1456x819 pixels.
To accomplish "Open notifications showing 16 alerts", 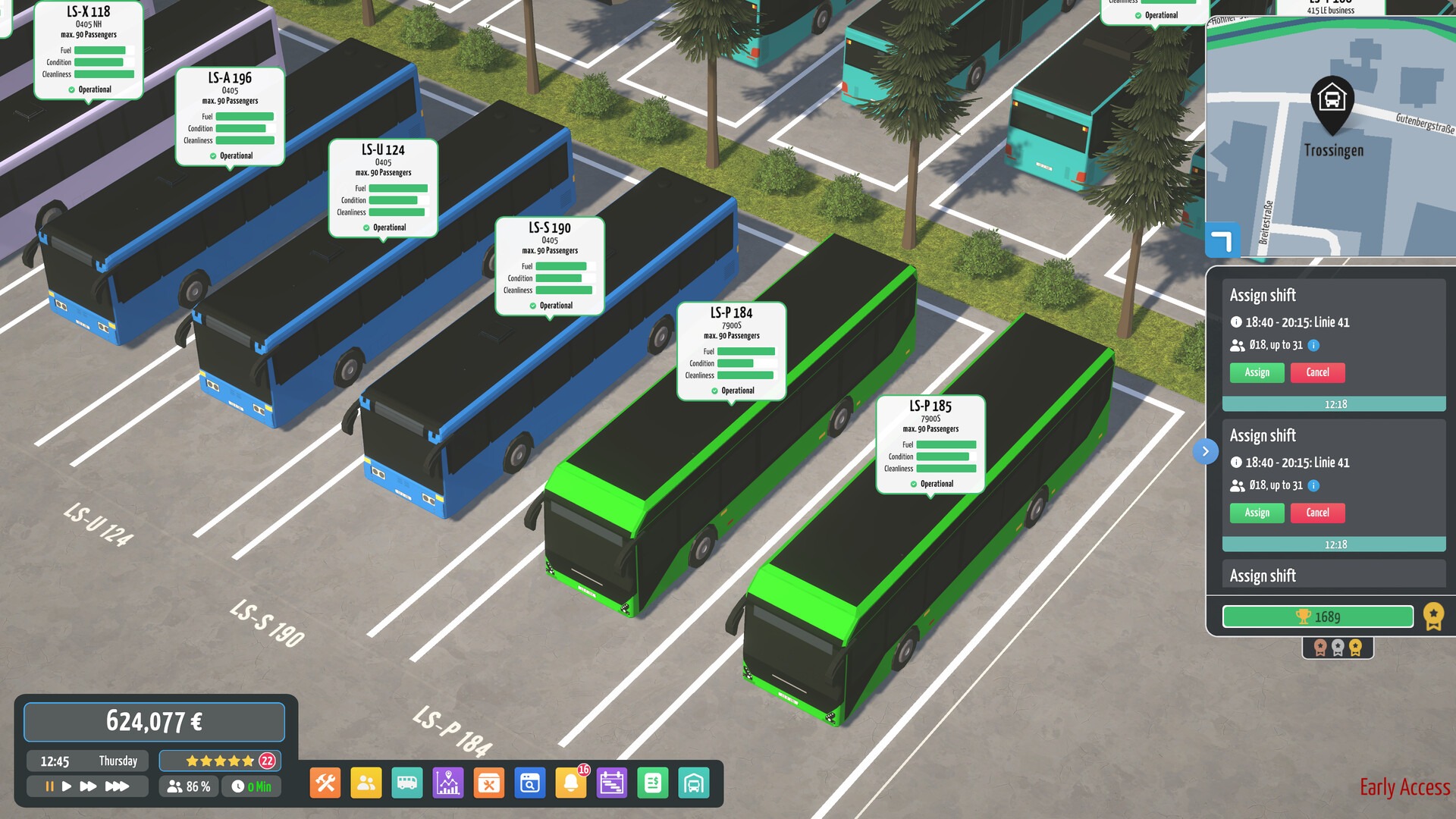I will (571, 783).
